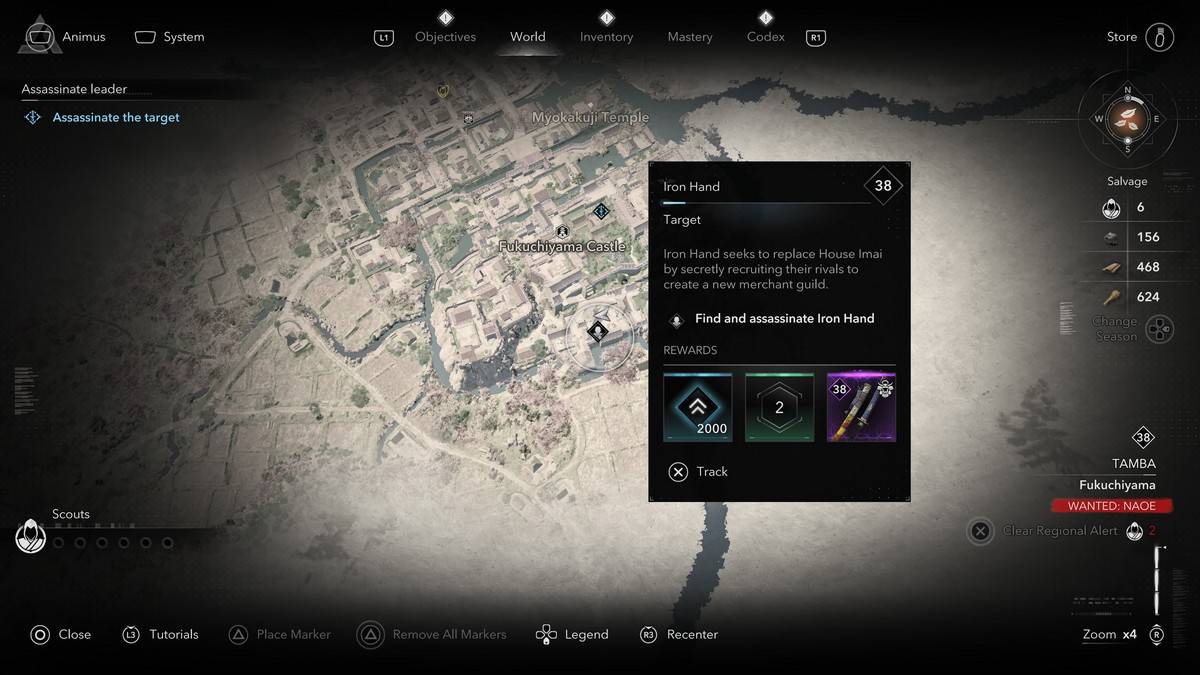Switch to the World tab
The width and height of the screenshot is (1200, 675).
527,37
